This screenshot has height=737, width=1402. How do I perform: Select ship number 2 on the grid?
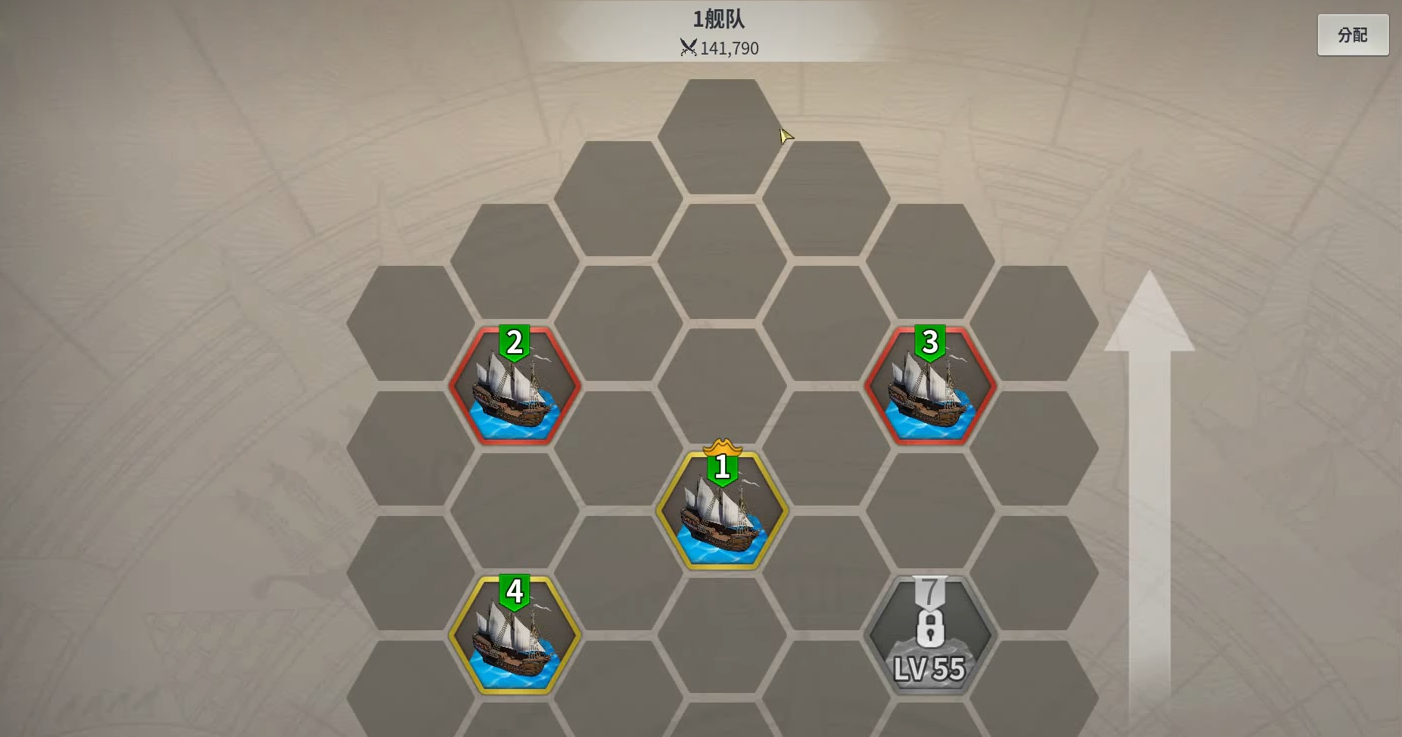(515, 387)
